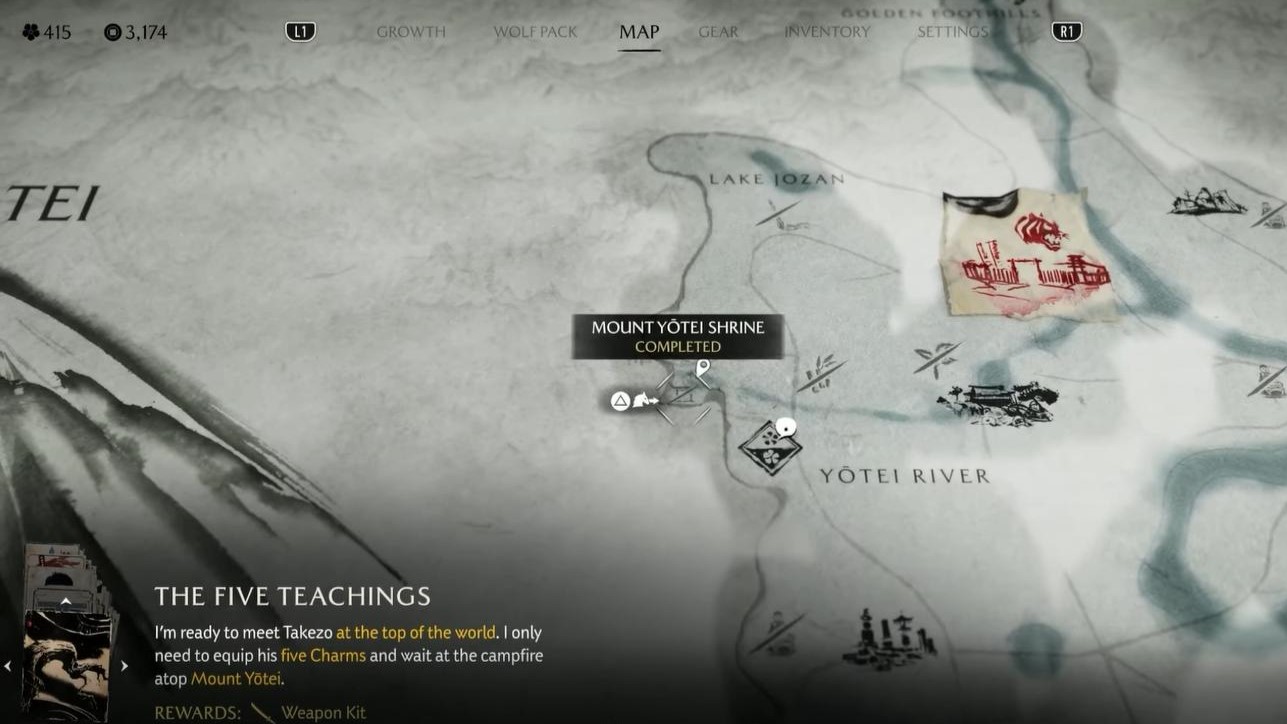The image size is (1287, 724).
Task: Switch to the Settings tab
Action: coord(952,32)
